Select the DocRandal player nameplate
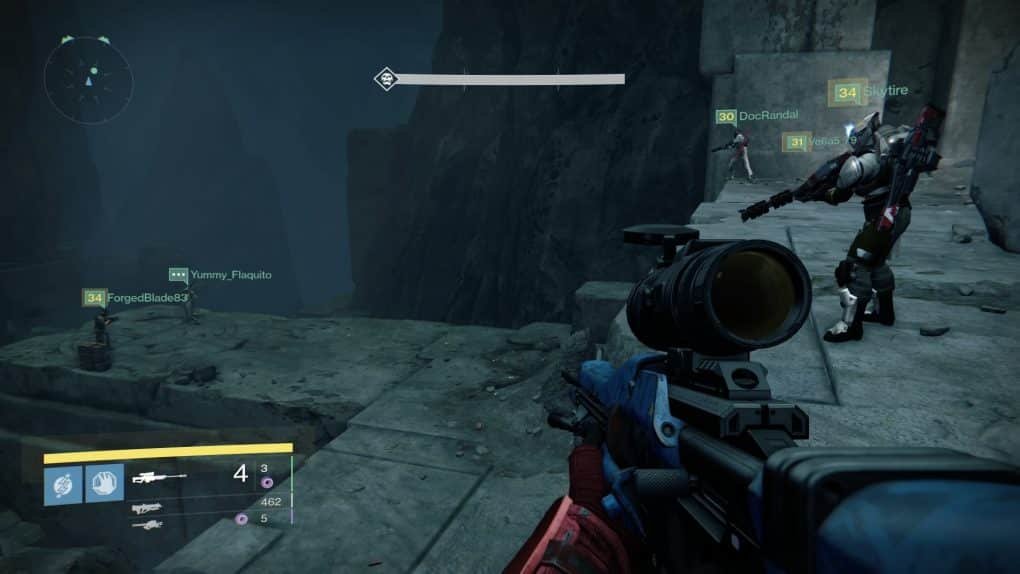This screenshot has height=574, width=1020. tap(757, 116)
